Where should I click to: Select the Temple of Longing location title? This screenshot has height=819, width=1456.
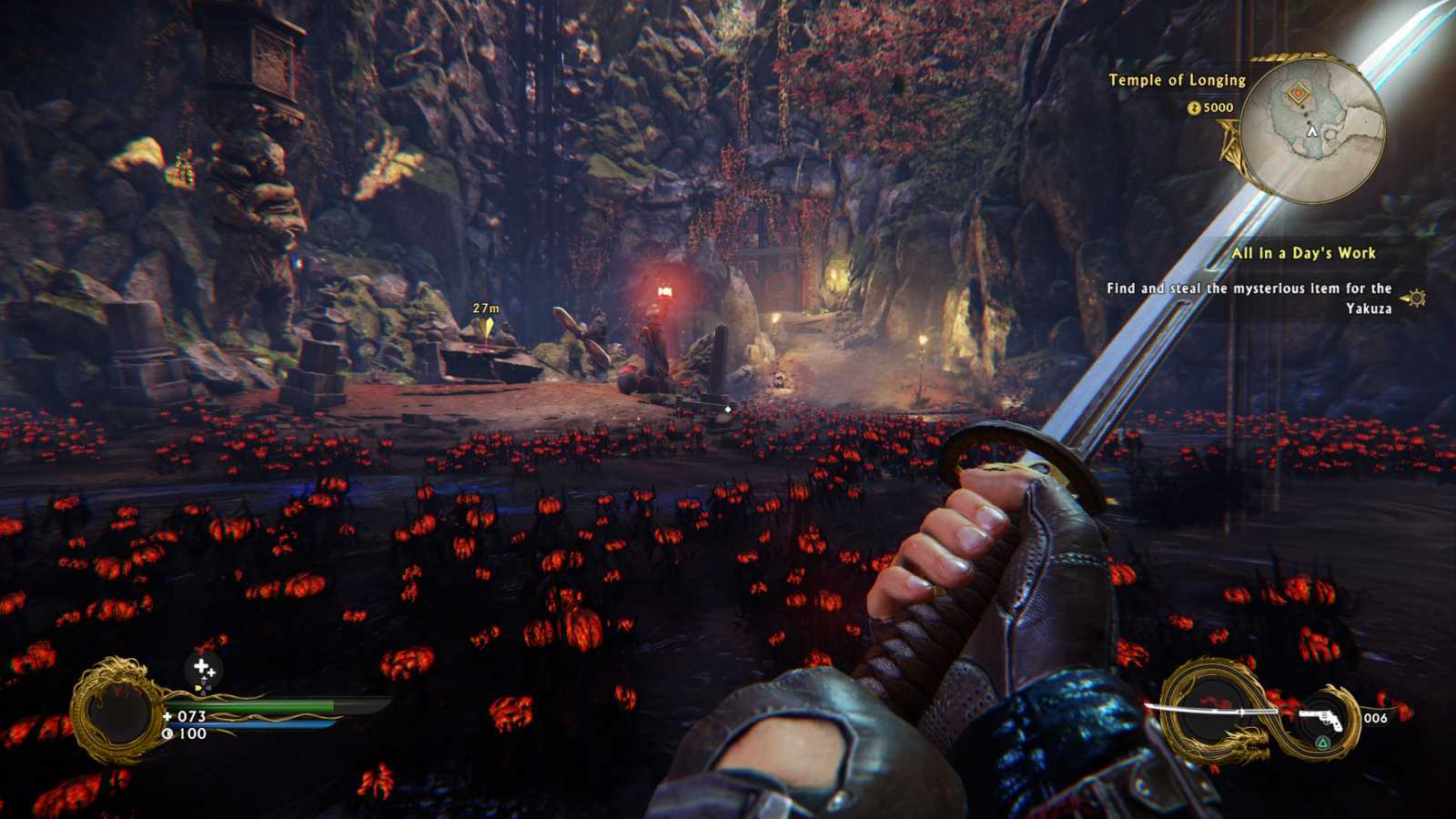[1176, 80]
